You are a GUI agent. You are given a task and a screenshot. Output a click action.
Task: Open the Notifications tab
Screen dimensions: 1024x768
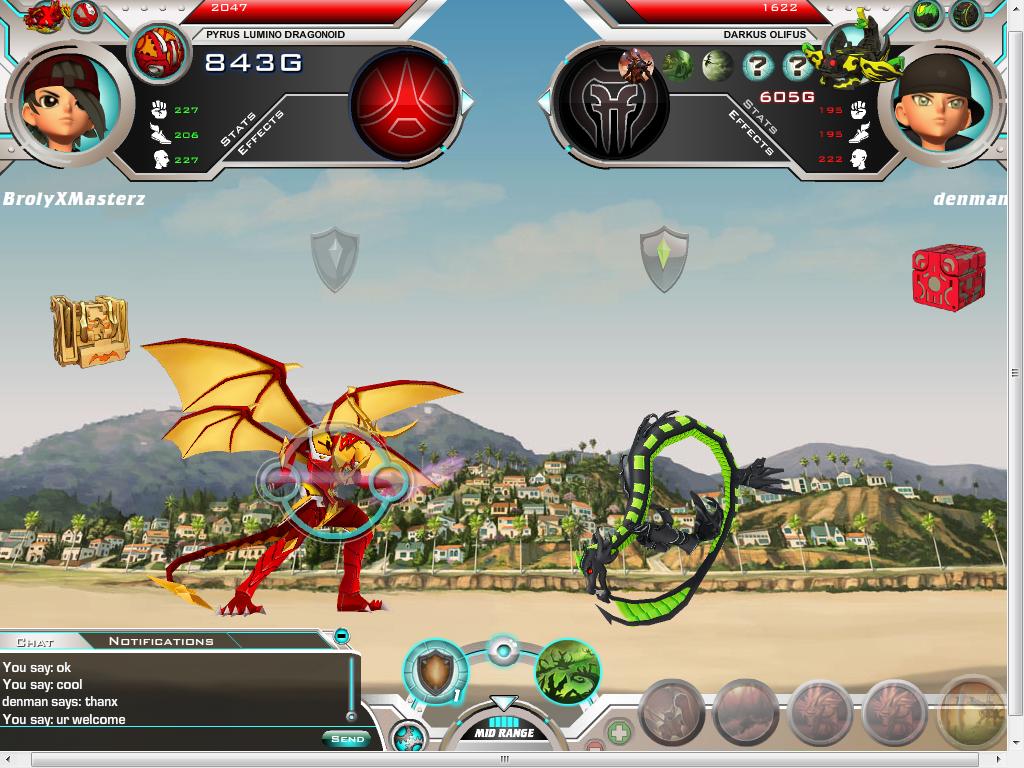tap(160, 641)
